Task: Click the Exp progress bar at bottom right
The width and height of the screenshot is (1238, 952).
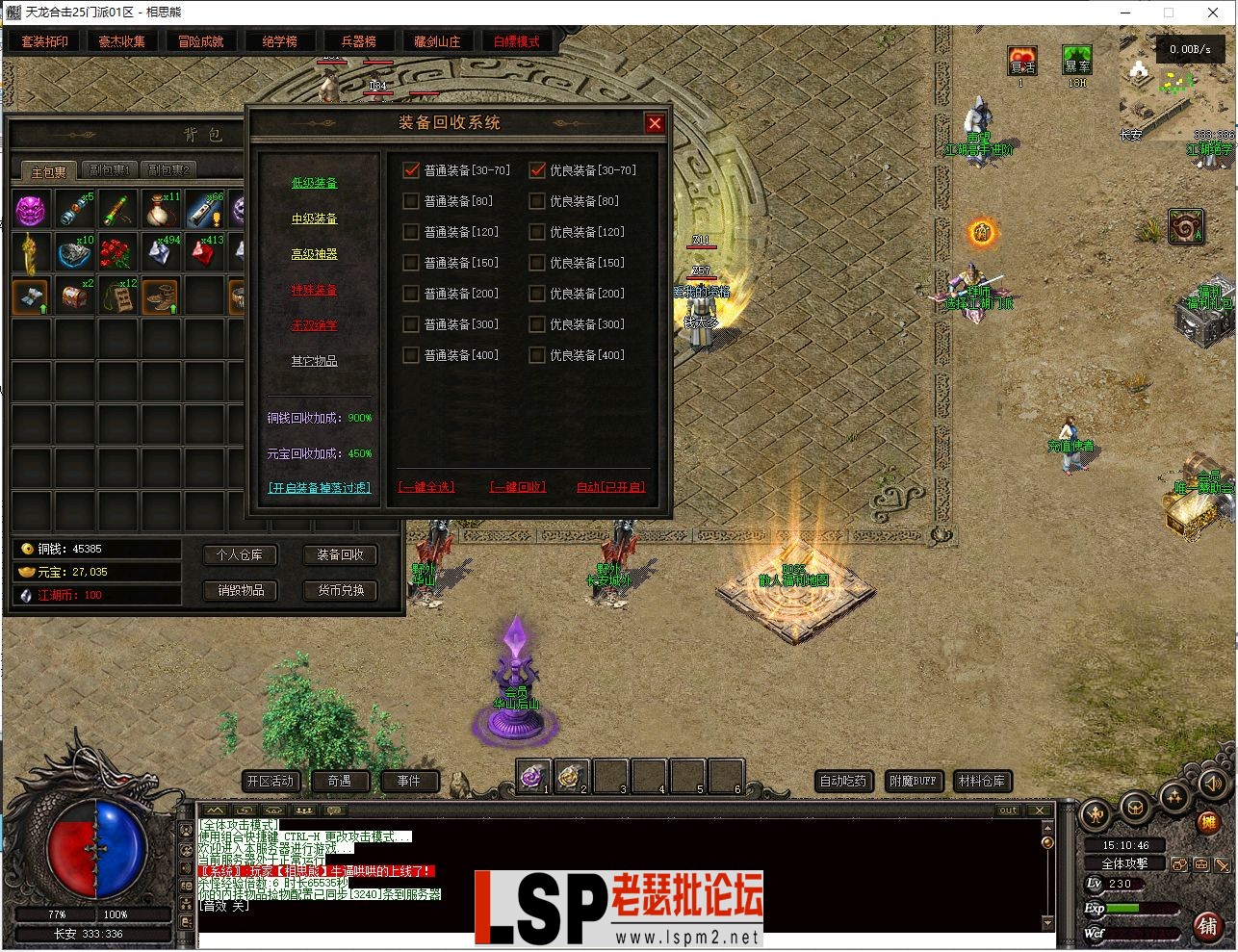Action: point(1141,908)
